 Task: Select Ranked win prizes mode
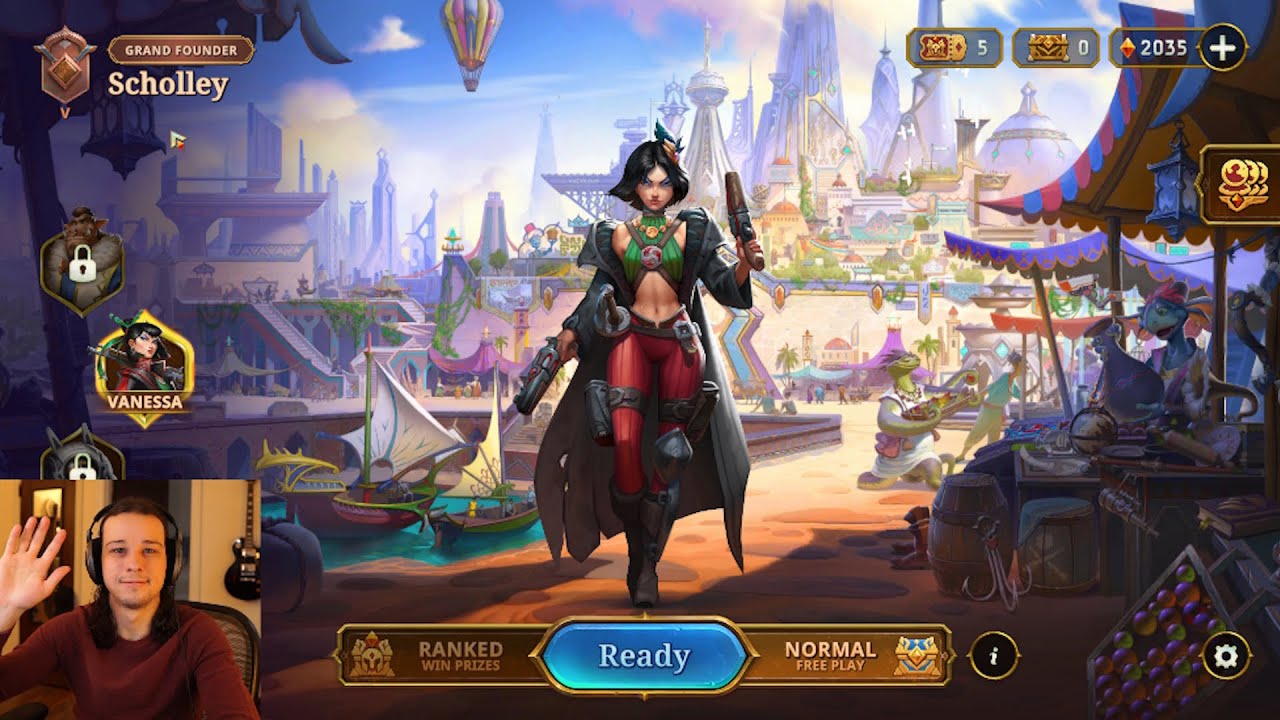click(x=440, y=656)
